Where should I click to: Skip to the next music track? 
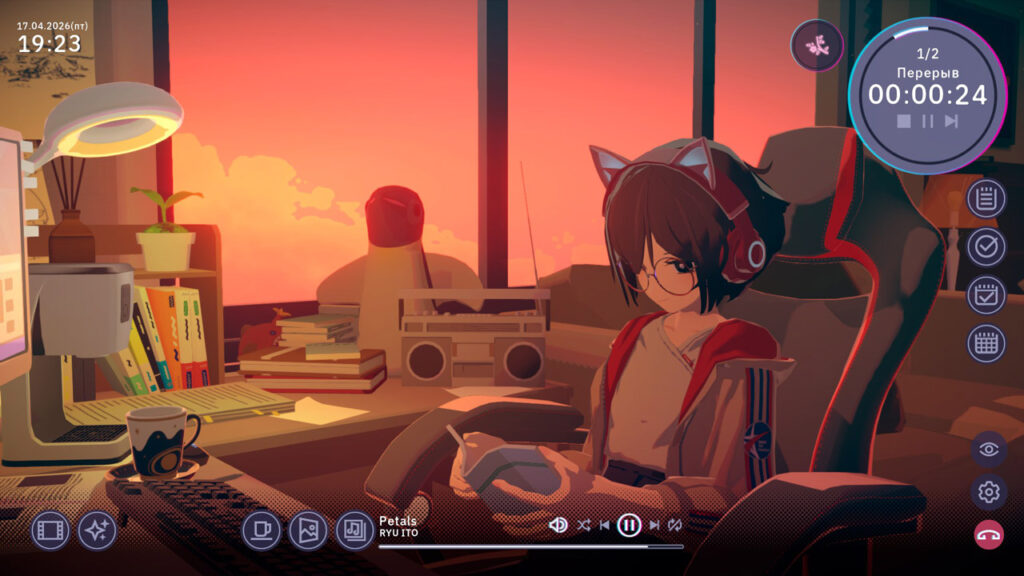point(654,525)
